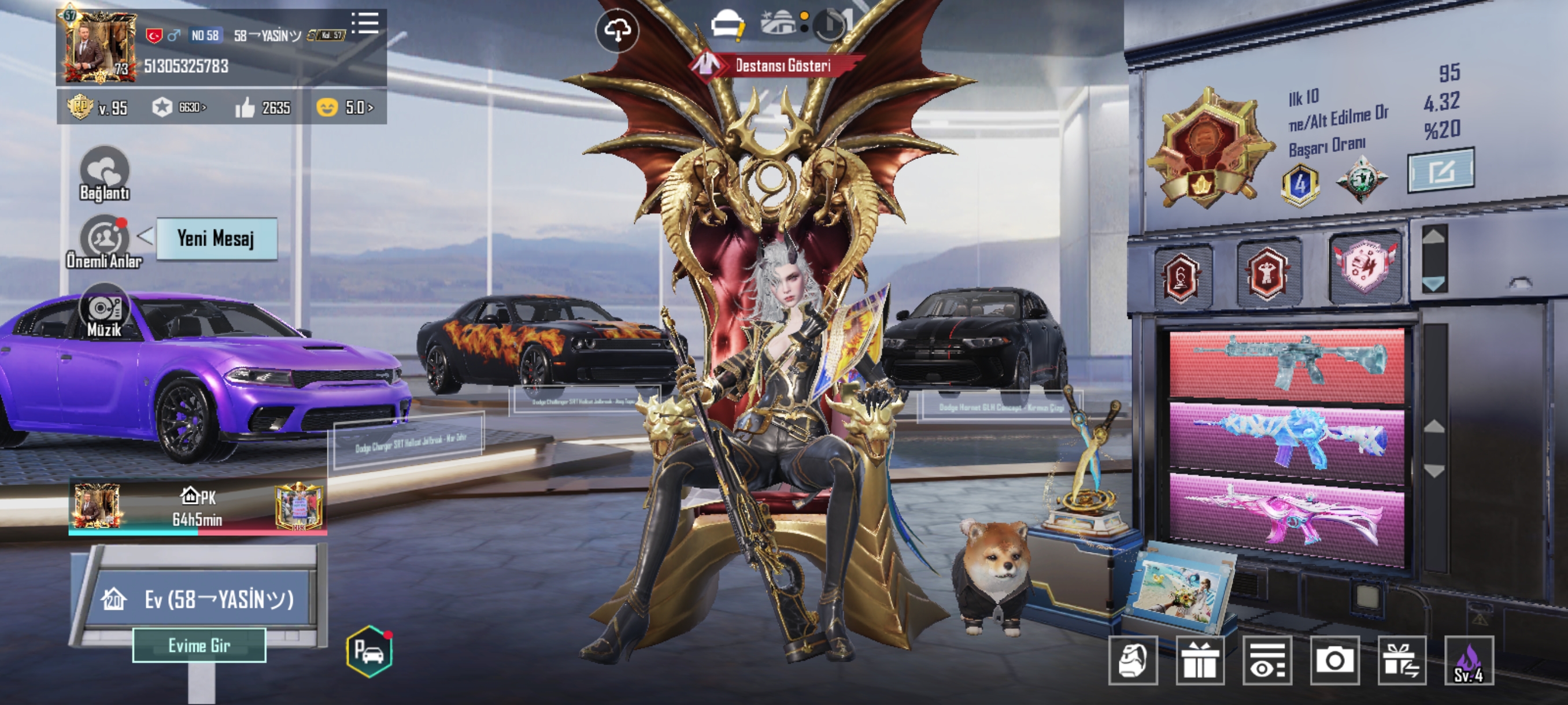Open the helmet inventory icon

pyautogui.click(x=1133, y=660)
